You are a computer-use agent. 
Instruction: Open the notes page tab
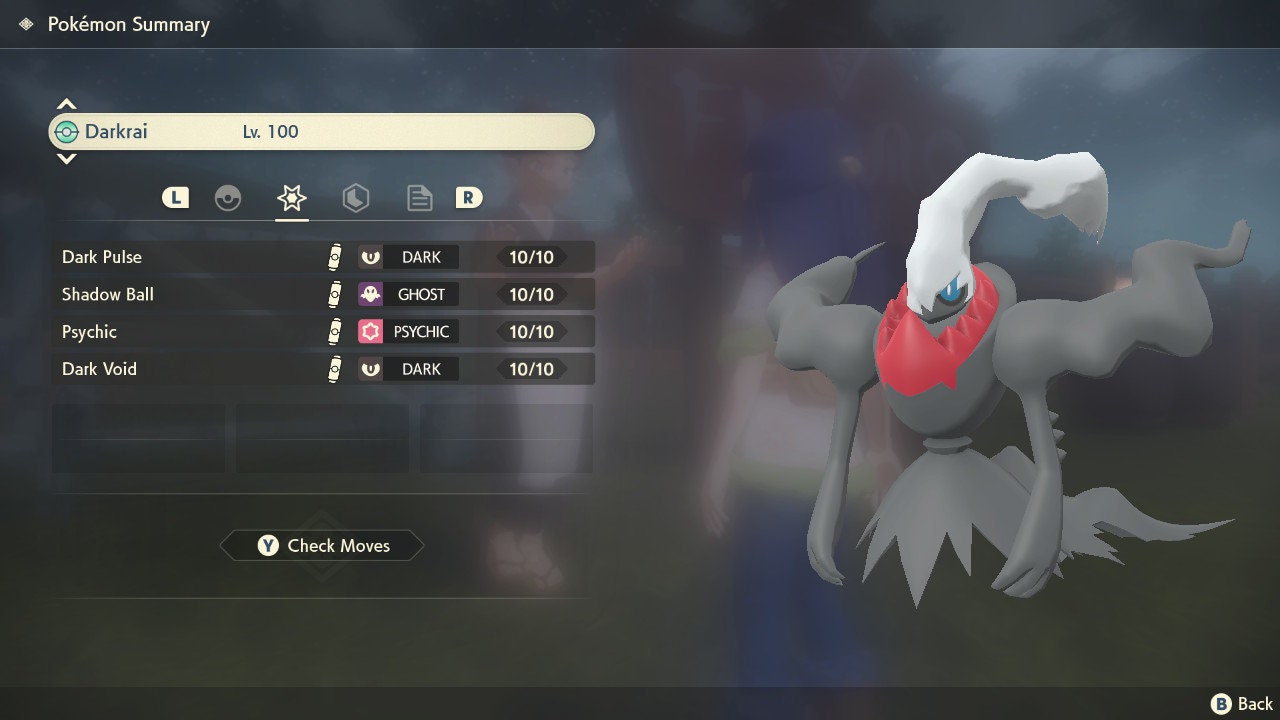point(419,198)
